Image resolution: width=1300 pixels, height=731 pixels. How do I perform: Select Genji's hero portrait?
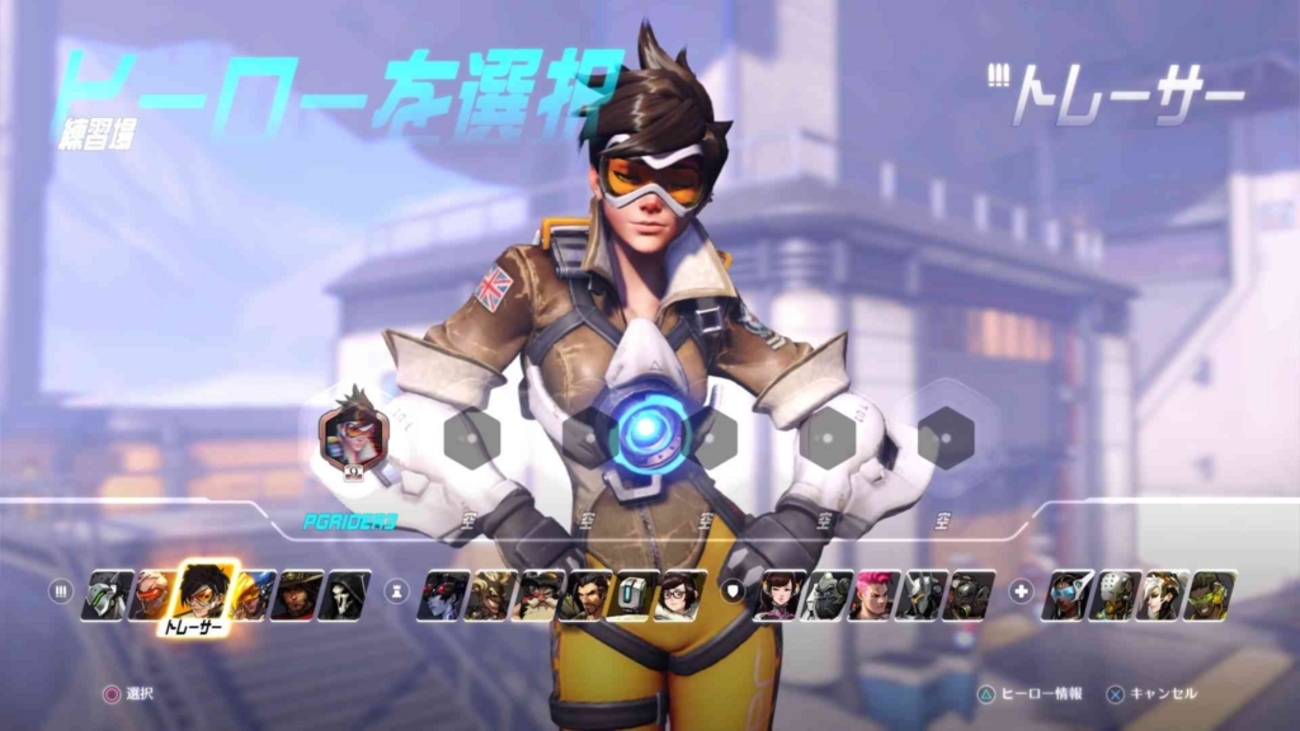tap(106, 595)
